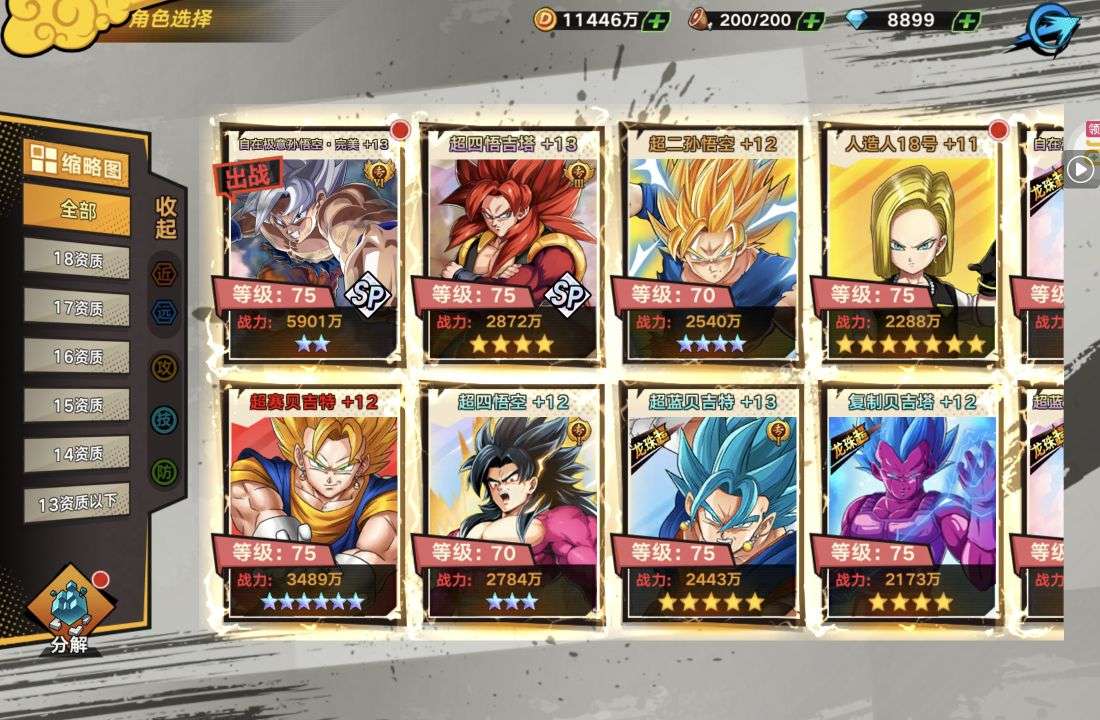This screenshot has height=720, width=1100.
Task: Select the 全部 filter tab
Action: tap(77, 211)
